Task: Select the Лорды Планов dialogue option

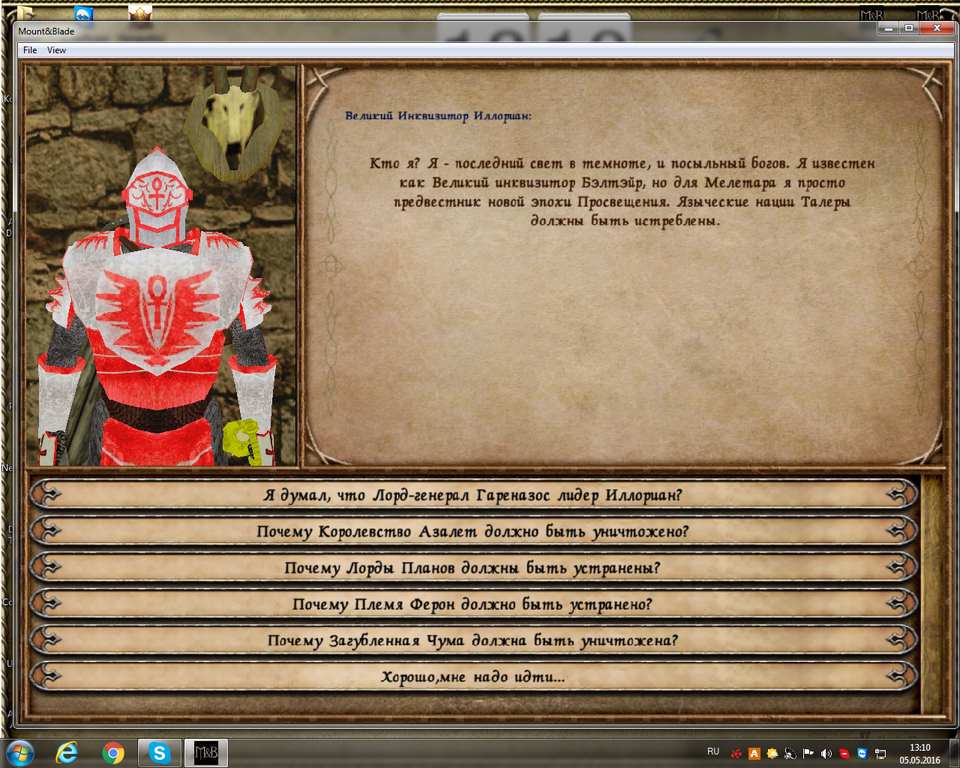Action: point(473,568)
